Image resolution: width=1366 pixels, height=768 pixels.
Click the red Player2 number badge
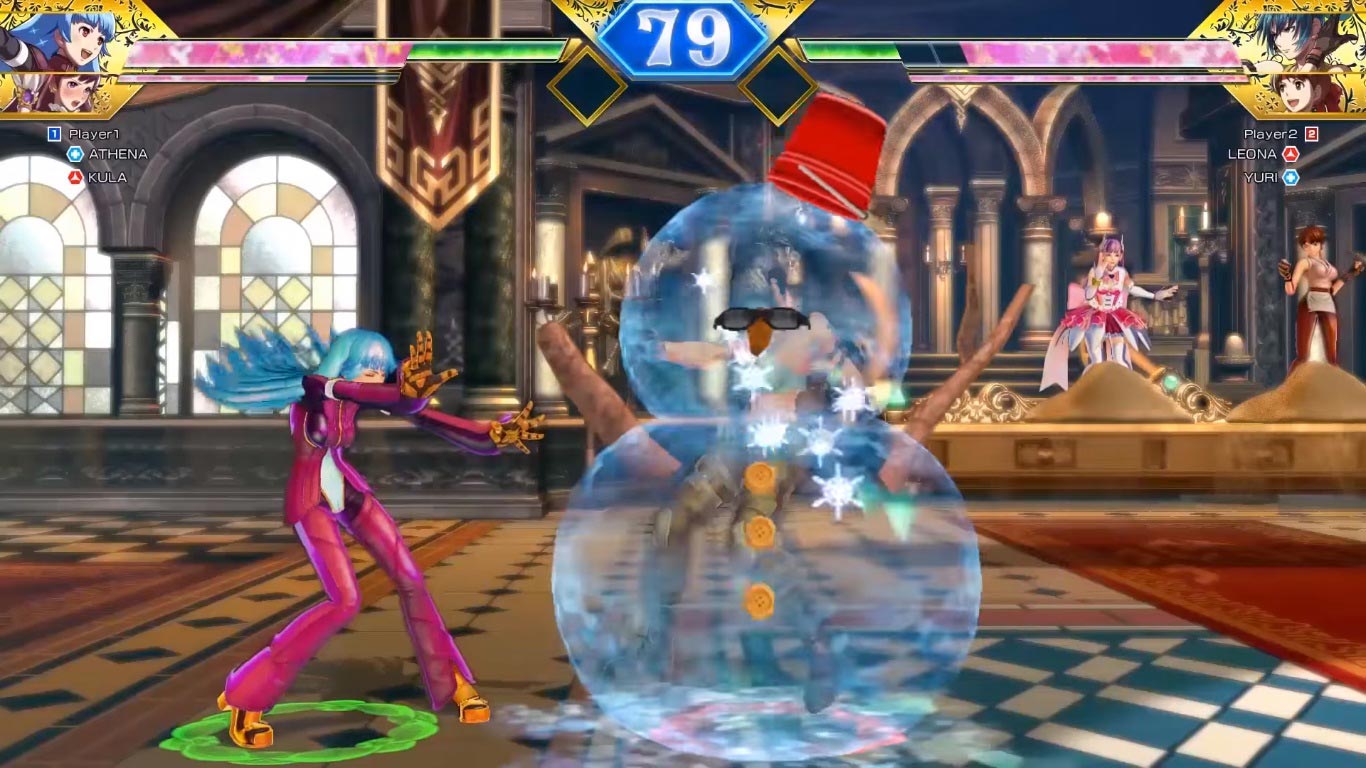(x=1311, y=135)
